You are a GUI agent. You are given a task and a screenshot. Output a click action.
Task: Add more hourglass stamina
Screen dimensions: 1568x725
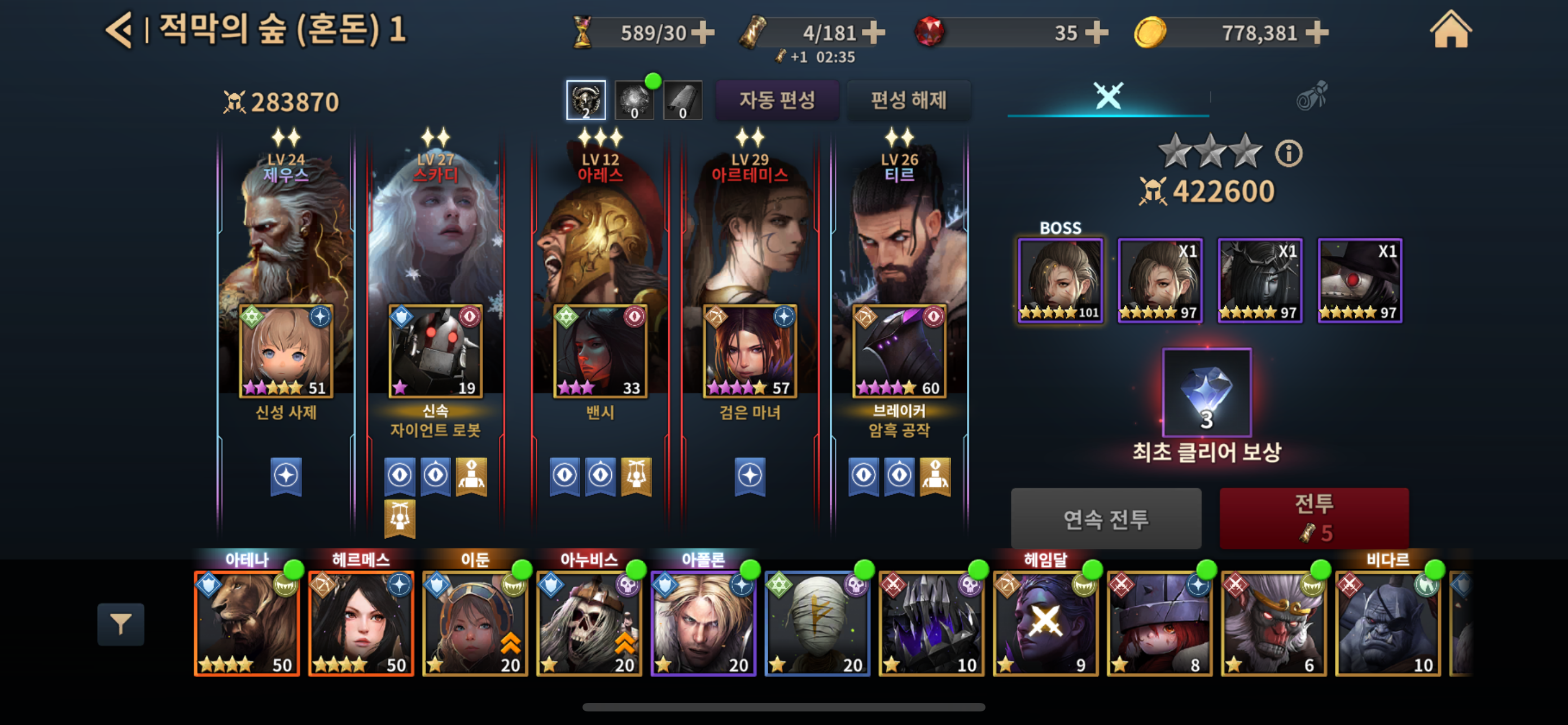coord(703,33)
